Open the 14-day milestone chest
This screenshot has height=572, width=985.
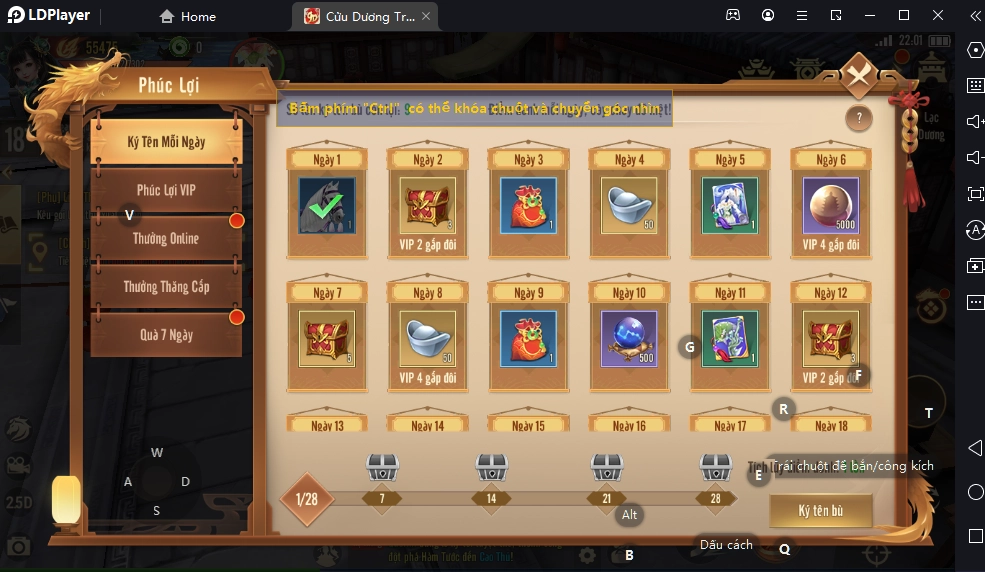[x=491, y=466]
